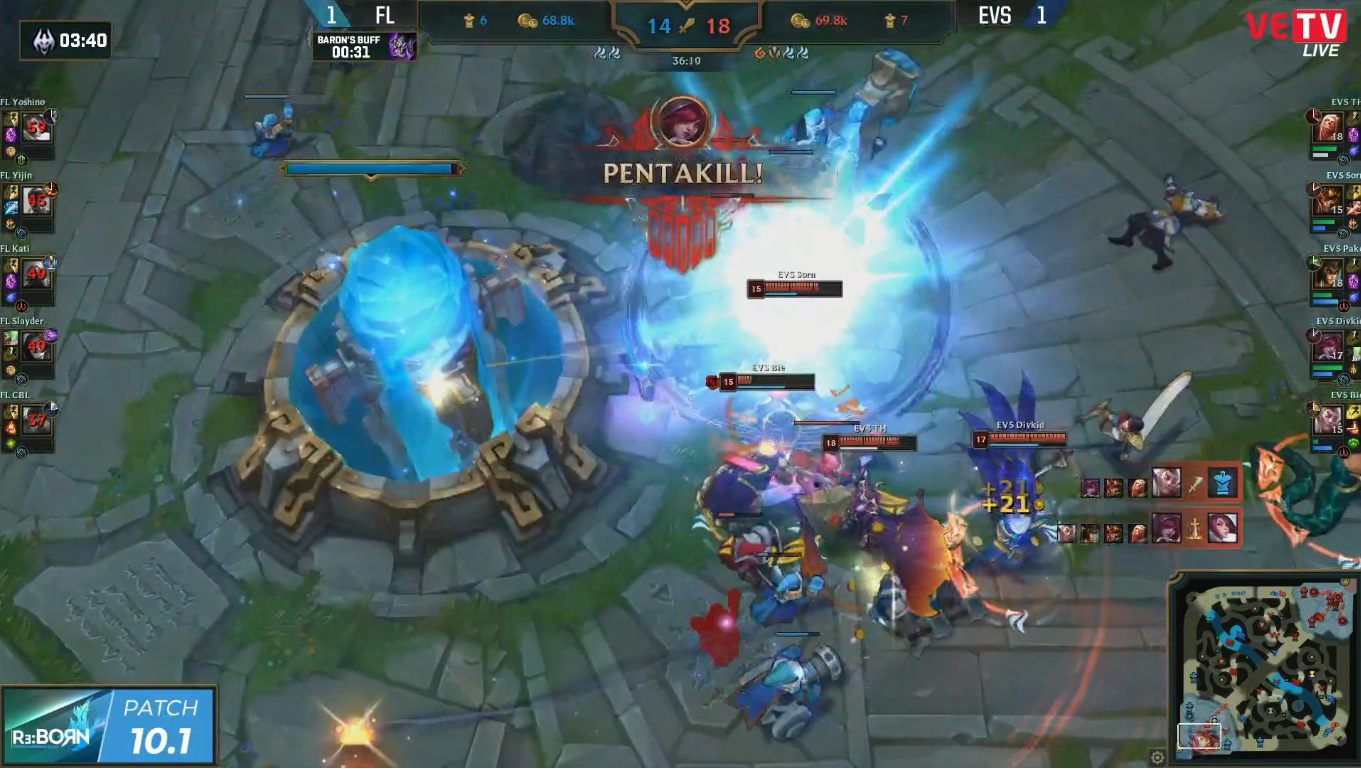1361x769 pixels.
Task: Select FL Slayder's champion portrait
Action: pos(37,346)
